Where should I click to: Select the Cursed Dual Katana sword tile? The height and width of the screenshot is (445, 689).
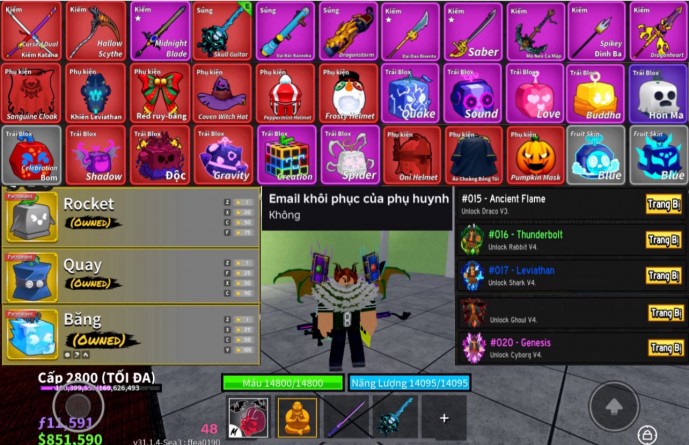[31, 31]
